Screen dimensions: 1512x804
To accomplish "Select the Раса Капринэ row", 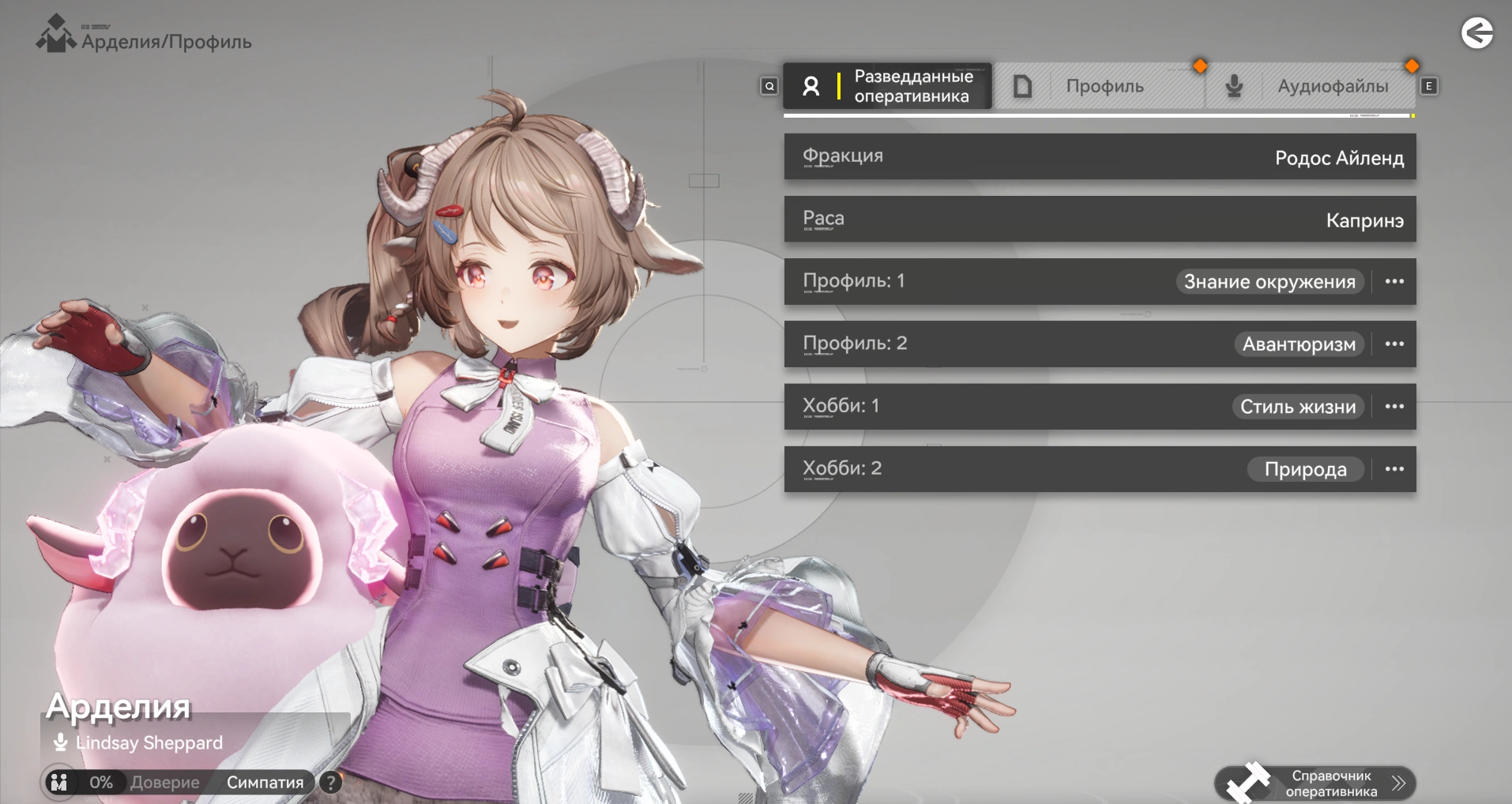I will (1100, 219).
